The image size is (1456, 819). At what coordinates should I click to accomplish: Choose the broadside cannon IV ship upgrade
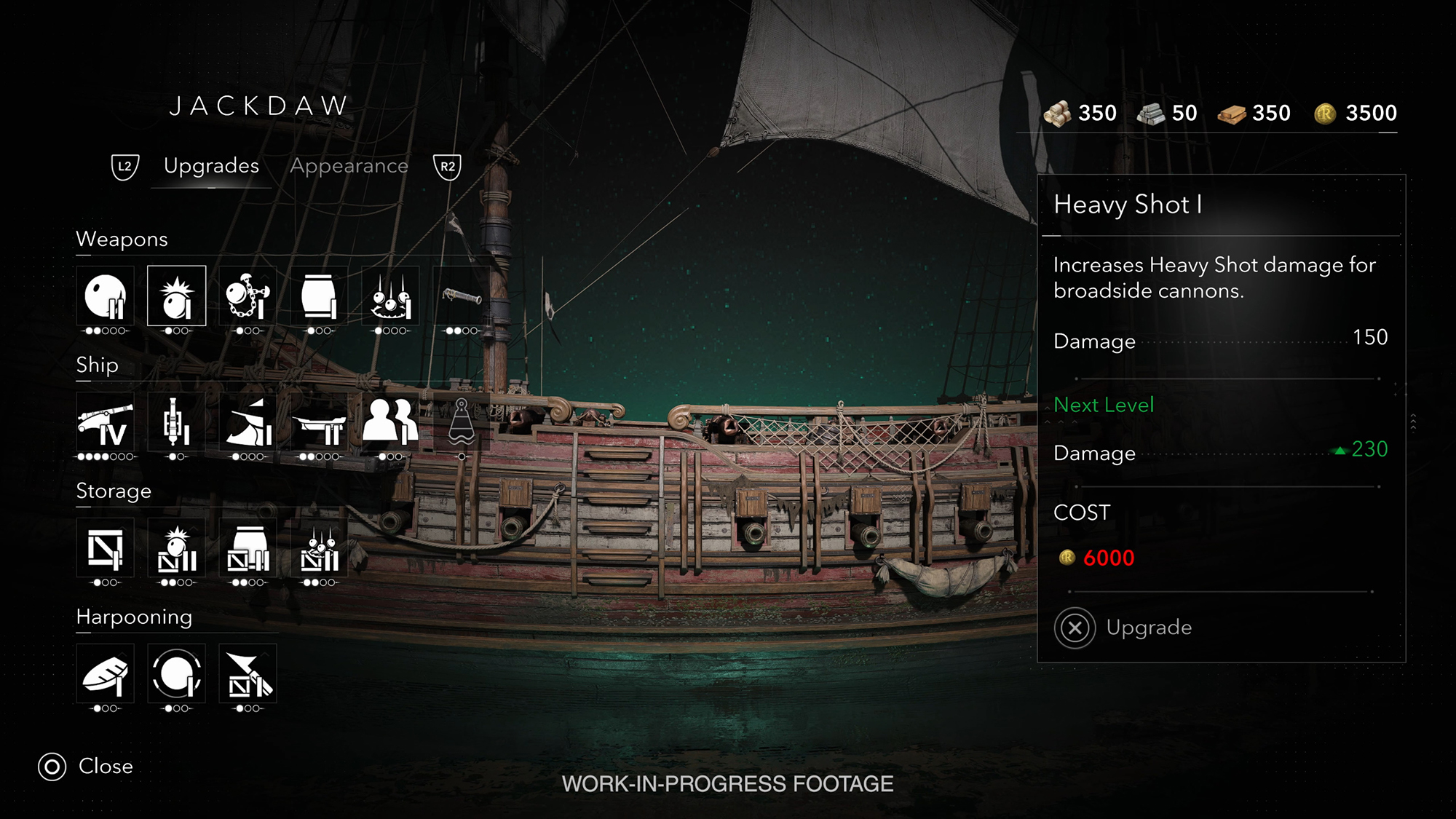[x=106, y=422]
